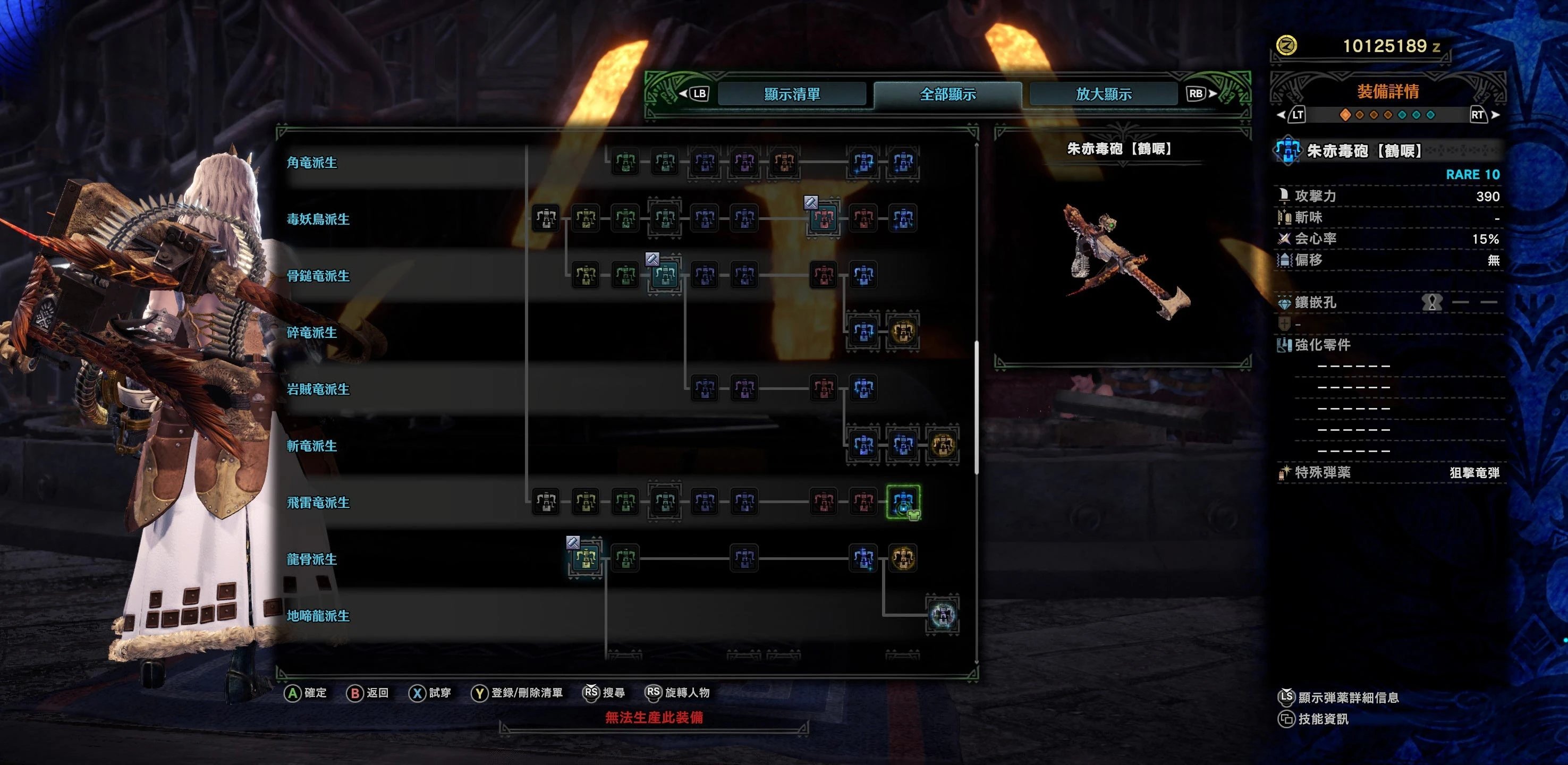Choose the first white weapon in 毒妖鳥派生 row
This screenshot has height=765, width=1568.
point(546,218)
